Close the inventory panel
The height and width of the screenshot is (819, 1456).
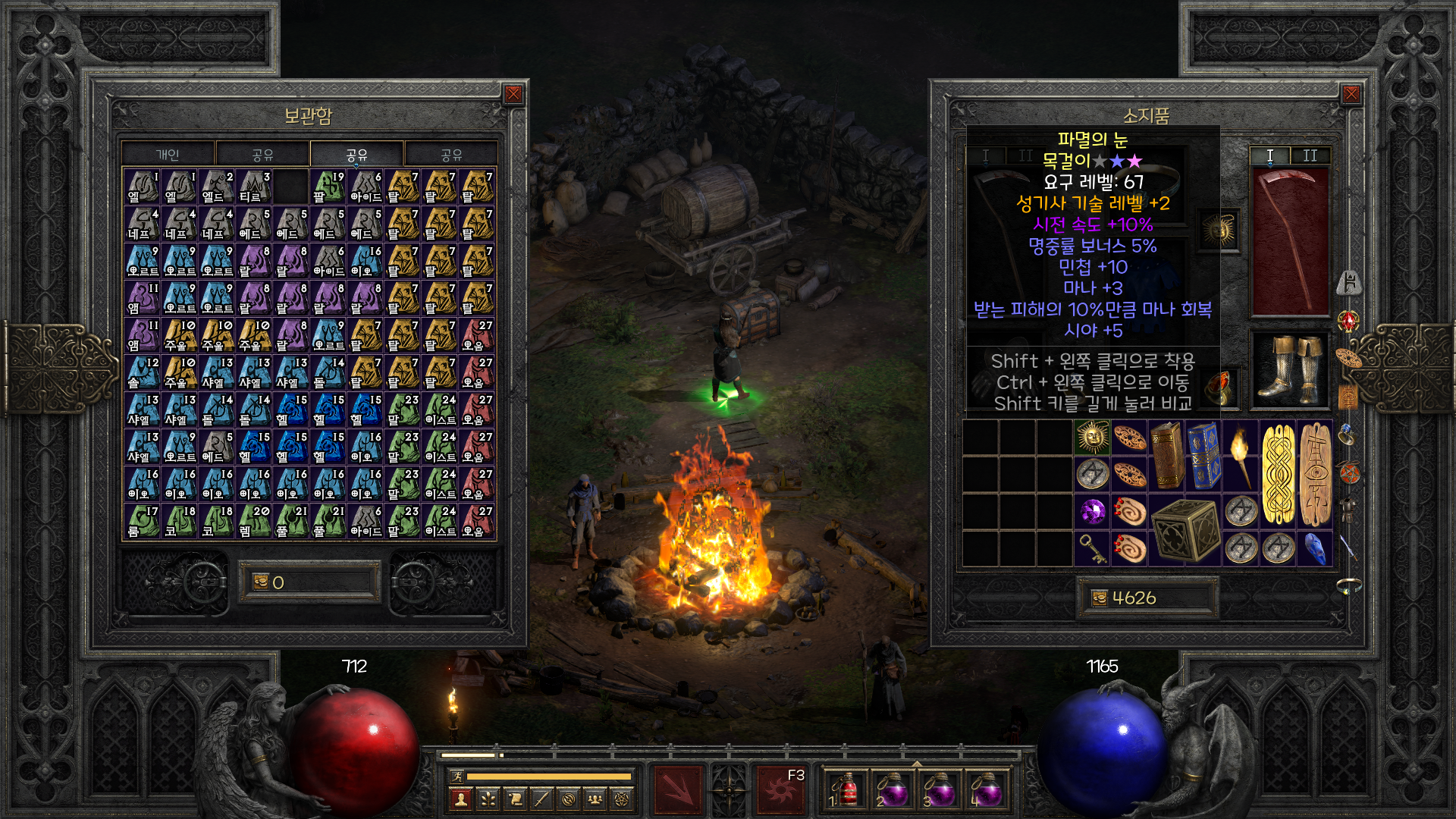pos(1351,94)
